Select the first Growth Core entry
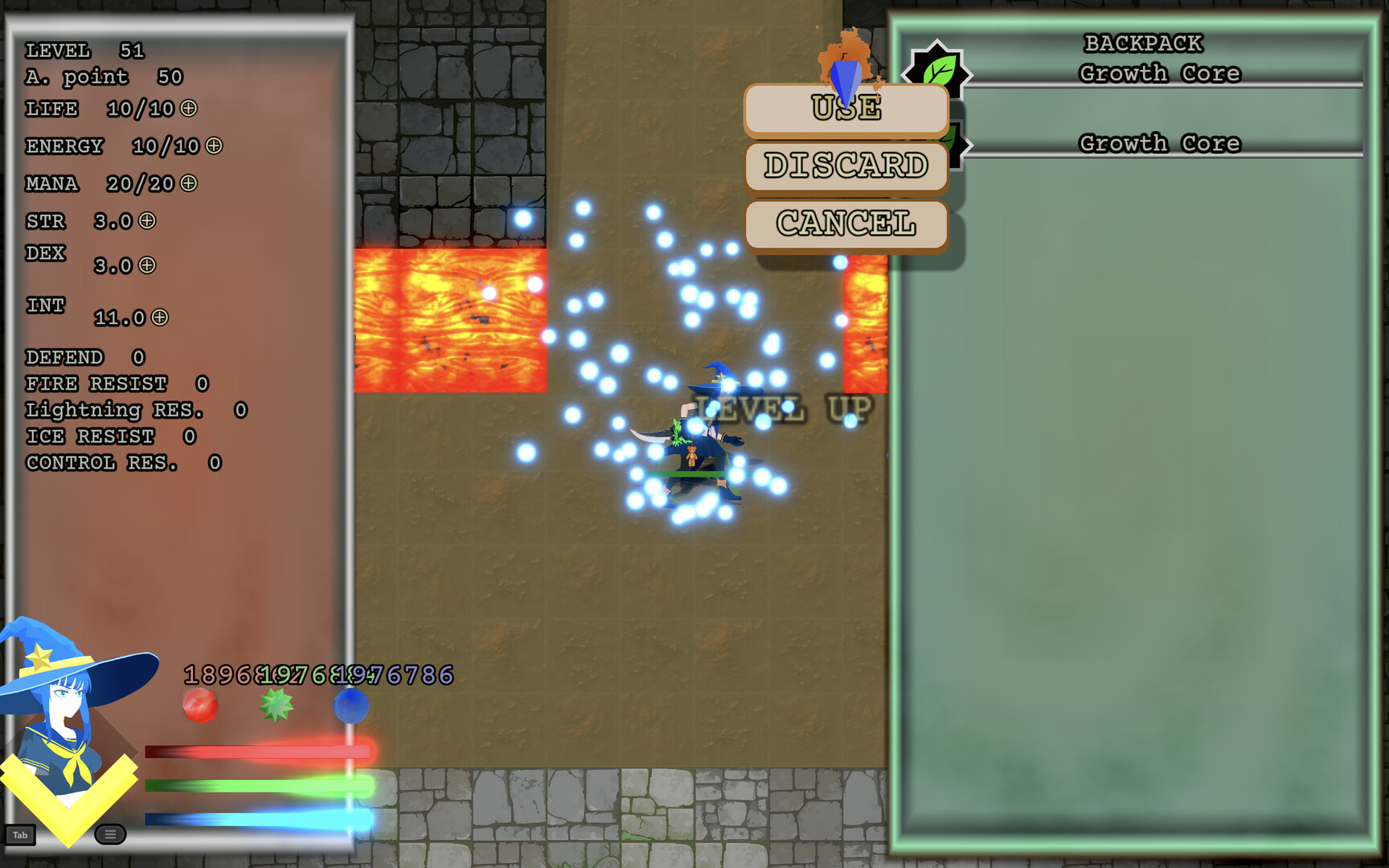Image resolution: width=1389 pixels, height=868 pixels. [x=1160, y=73]
